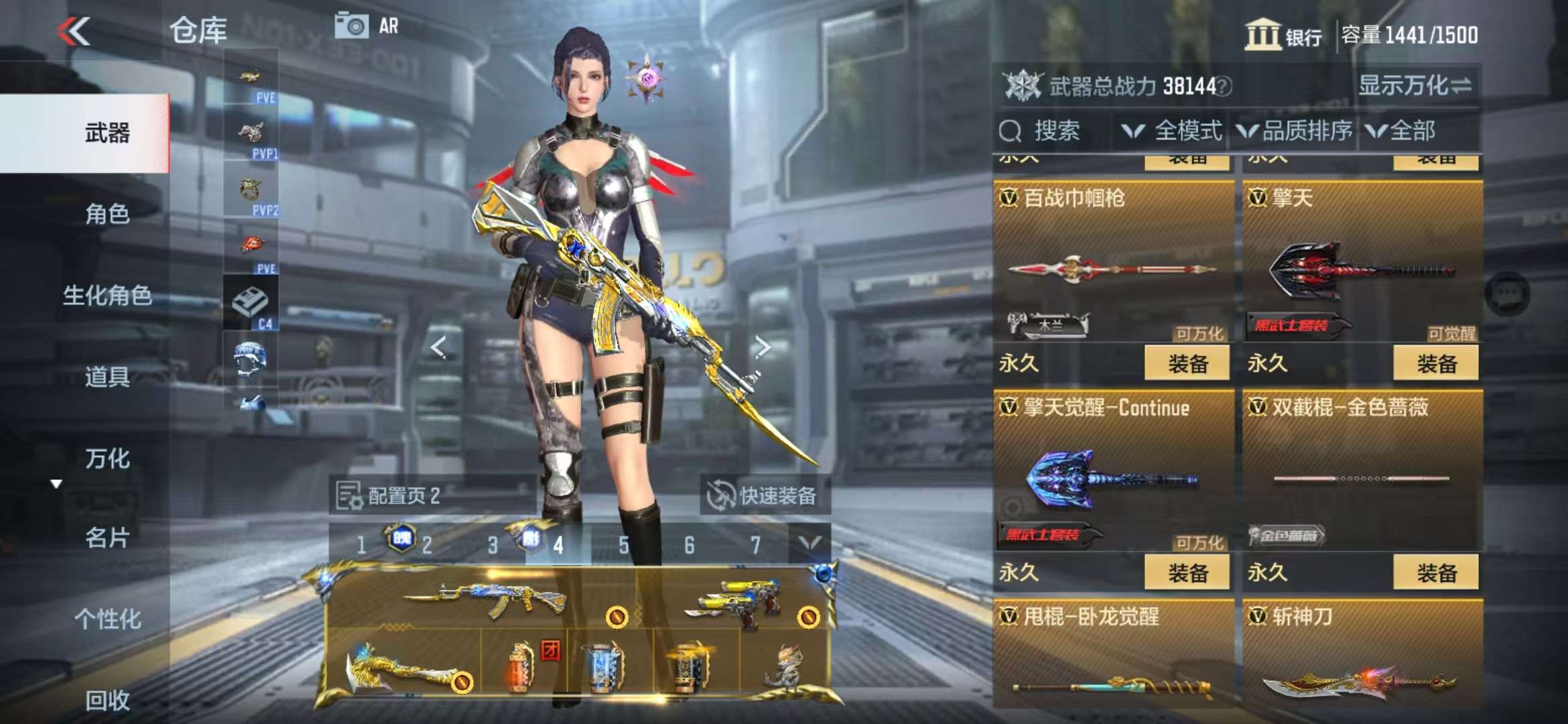Open the 银行 bank storage

(1283, 35)
